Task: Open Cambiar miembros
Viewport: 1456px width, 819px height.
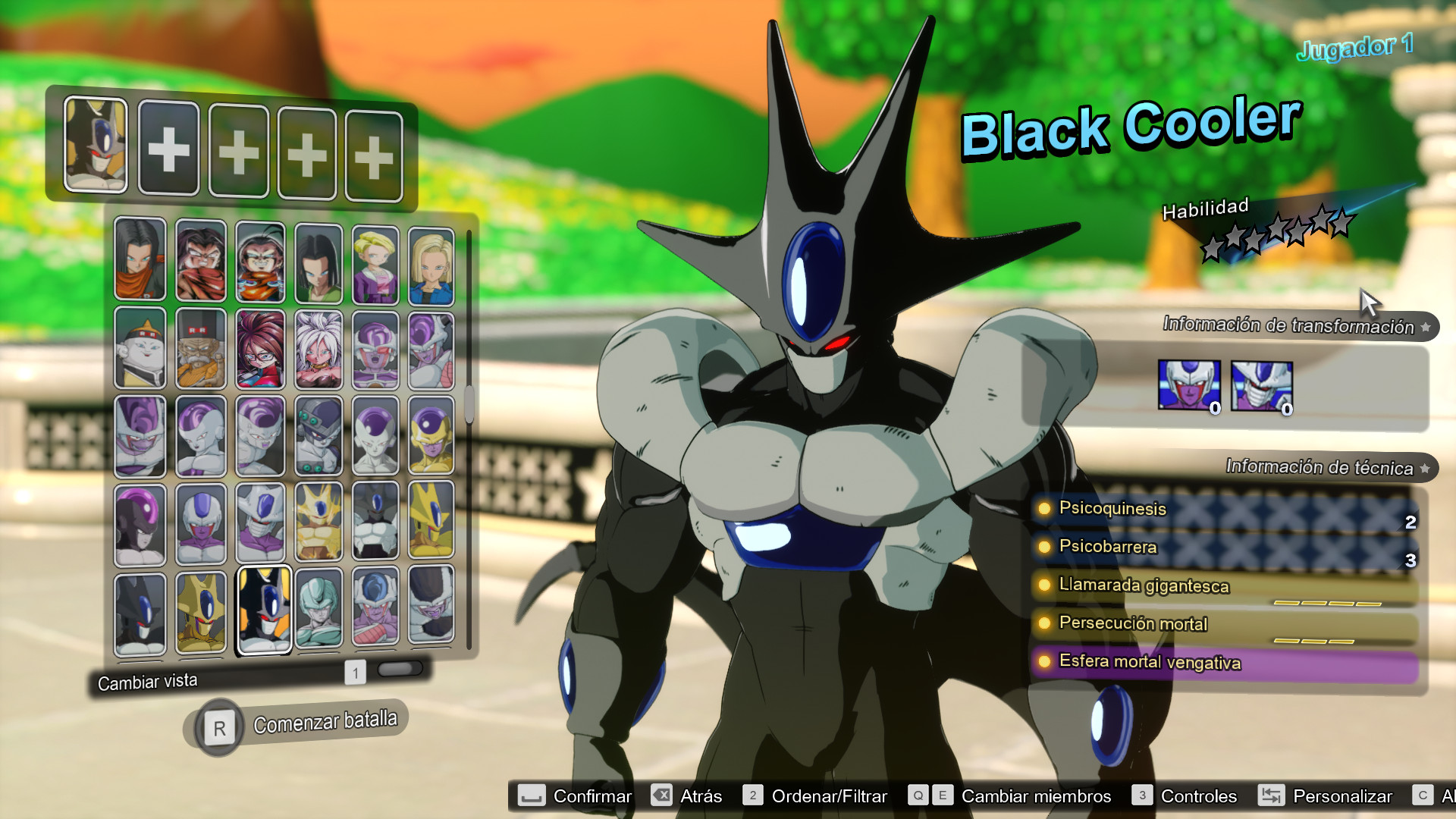Action: 1034,796
